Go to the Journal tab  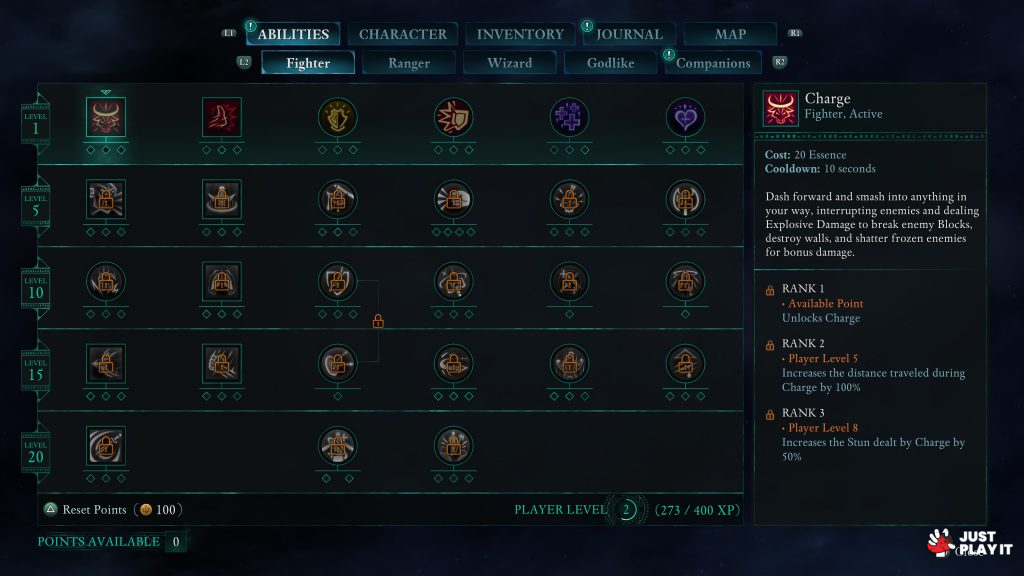(x=629, y=34)
